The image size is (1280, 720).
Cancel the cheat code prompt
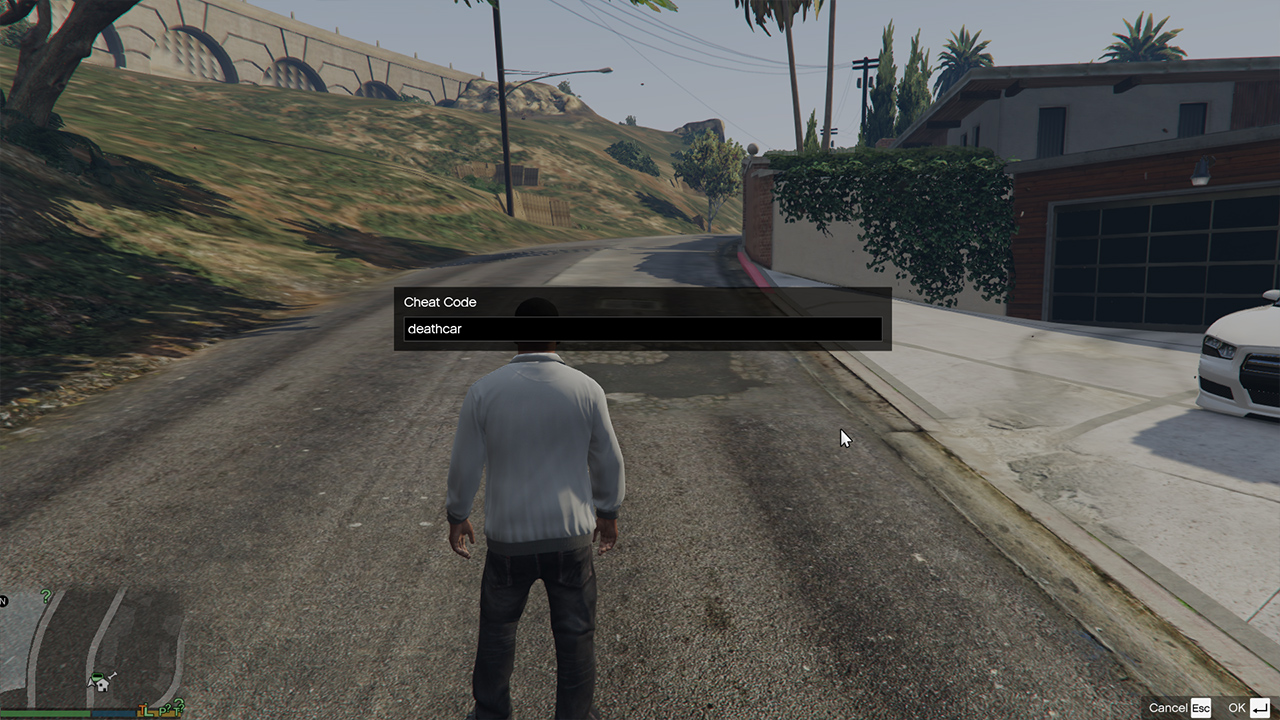(1179, 708)
